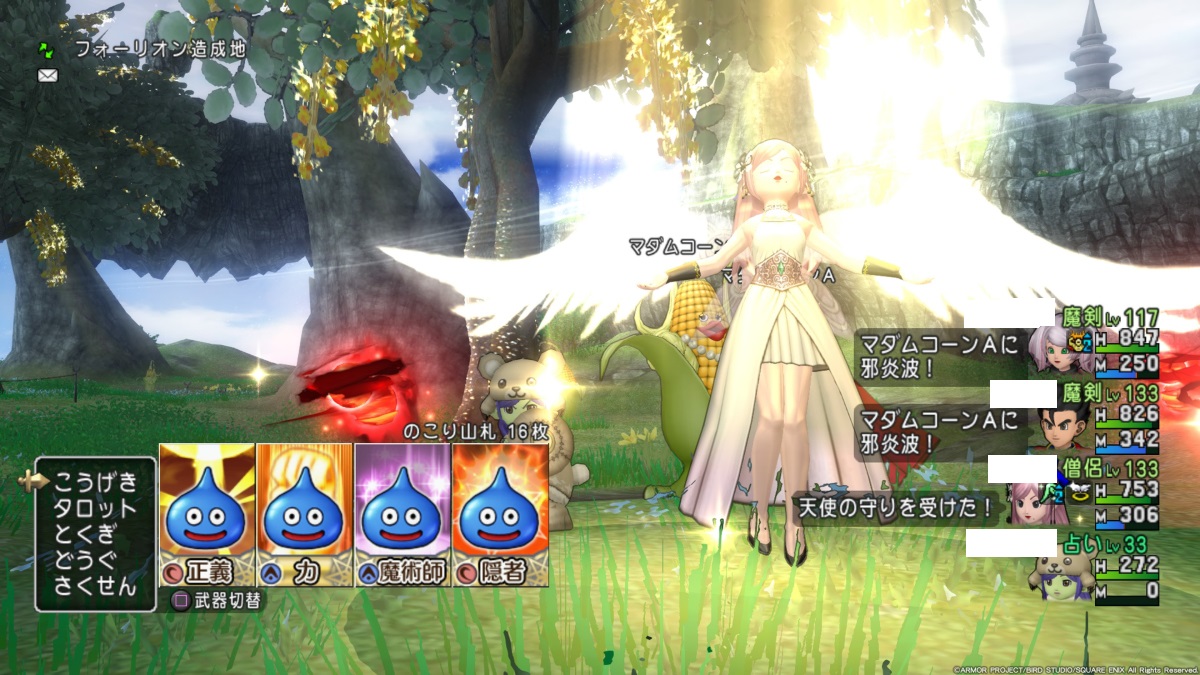
Task: Select the さくせん tactics command
Action: click(x=95, y=586)
